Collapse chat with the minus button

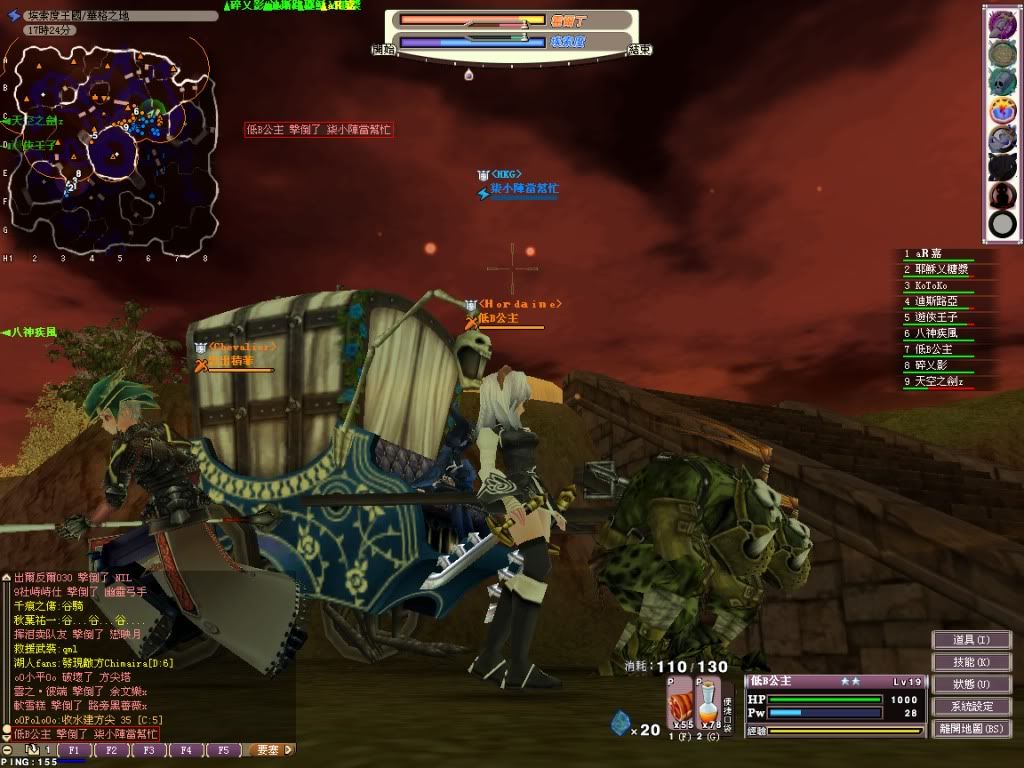click(x=8, y=749)
